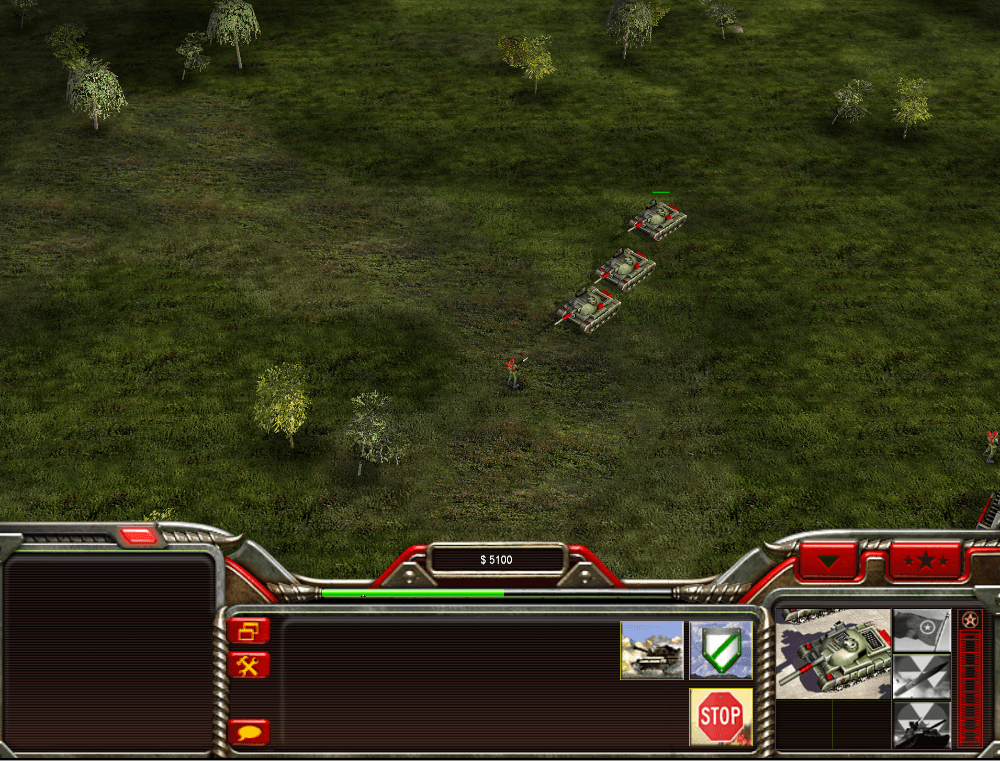Image resolution: width=1000 pixels, height=761 pixels.
Task: Choose the green shield guard command
Action: pyautogui.click(x=720, y=650)
